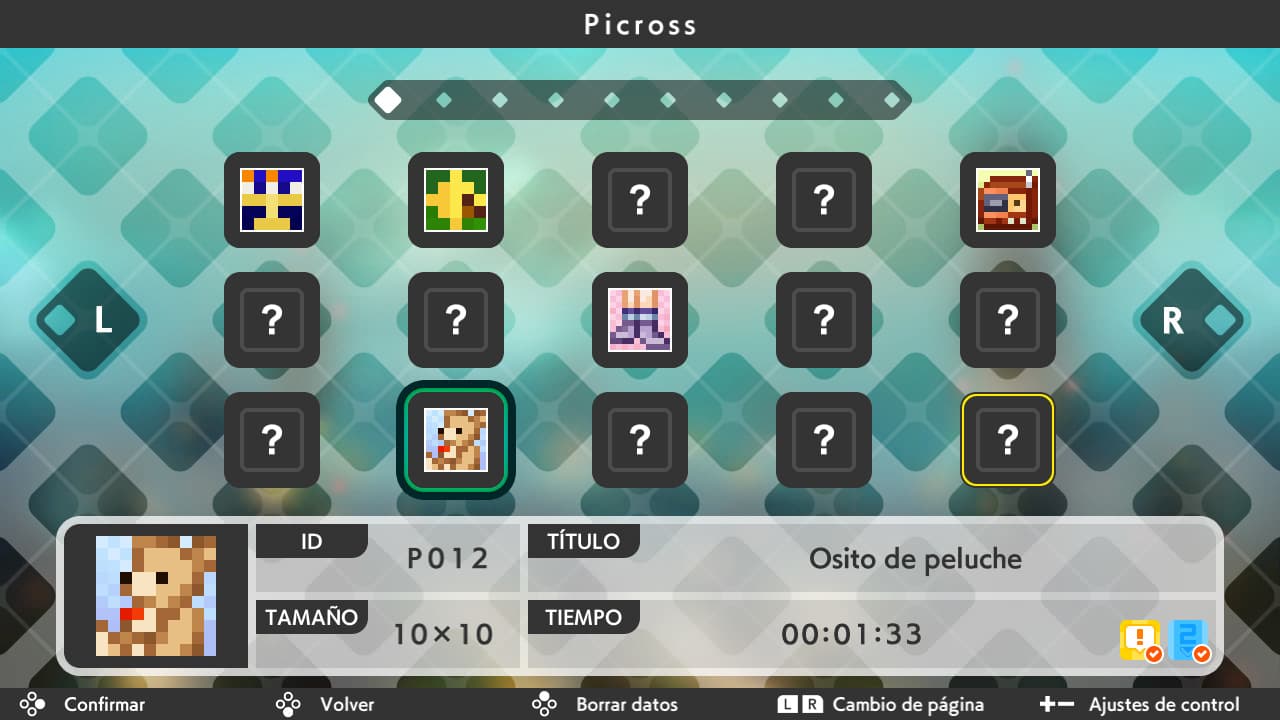Select the R page navigation diamond
This screenshot has width=1280, height=720.
[1191, 322]
